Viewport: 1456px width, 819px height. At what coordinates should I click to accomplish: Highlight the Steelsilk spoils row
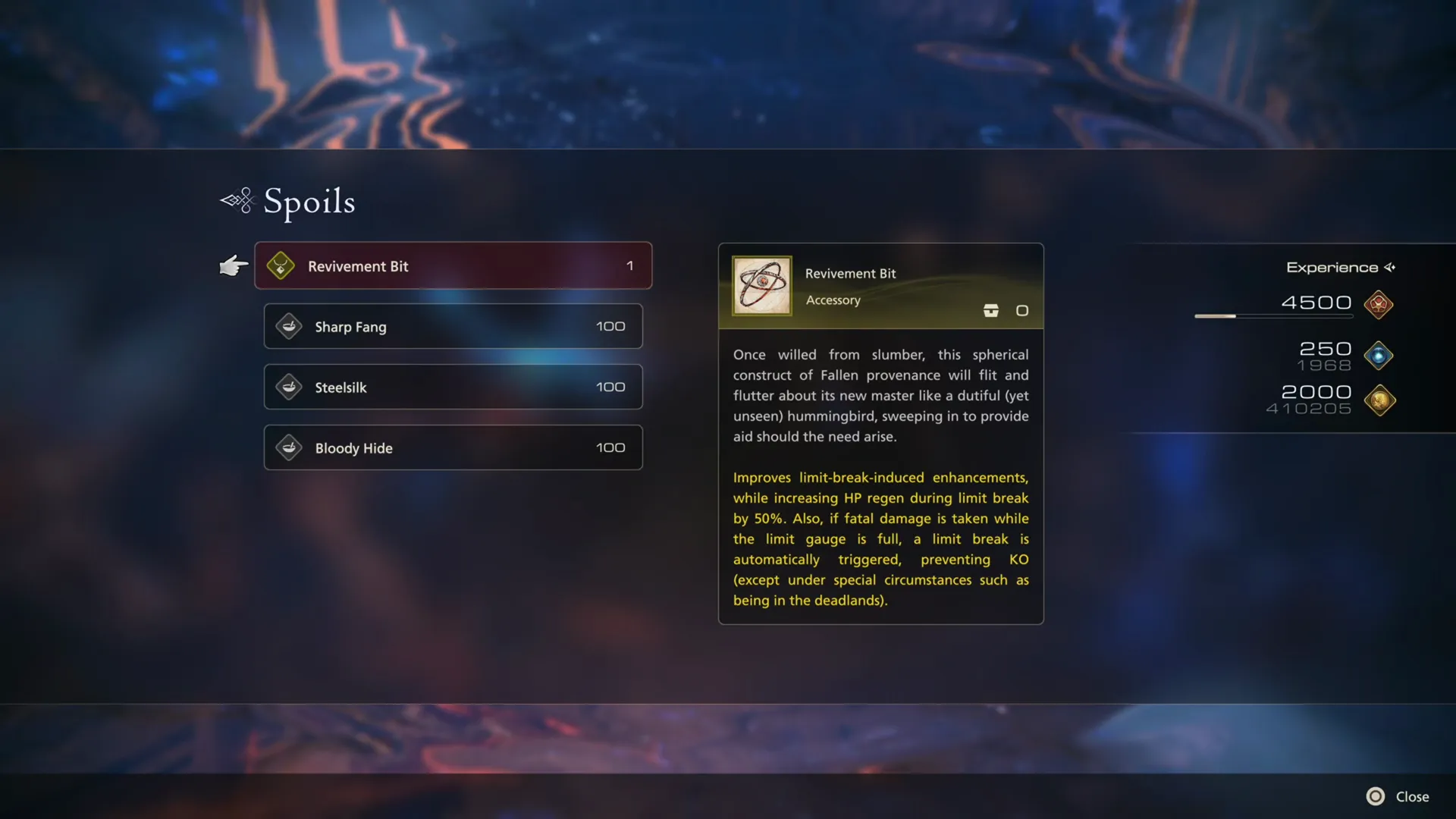click(x=453, y=387)
